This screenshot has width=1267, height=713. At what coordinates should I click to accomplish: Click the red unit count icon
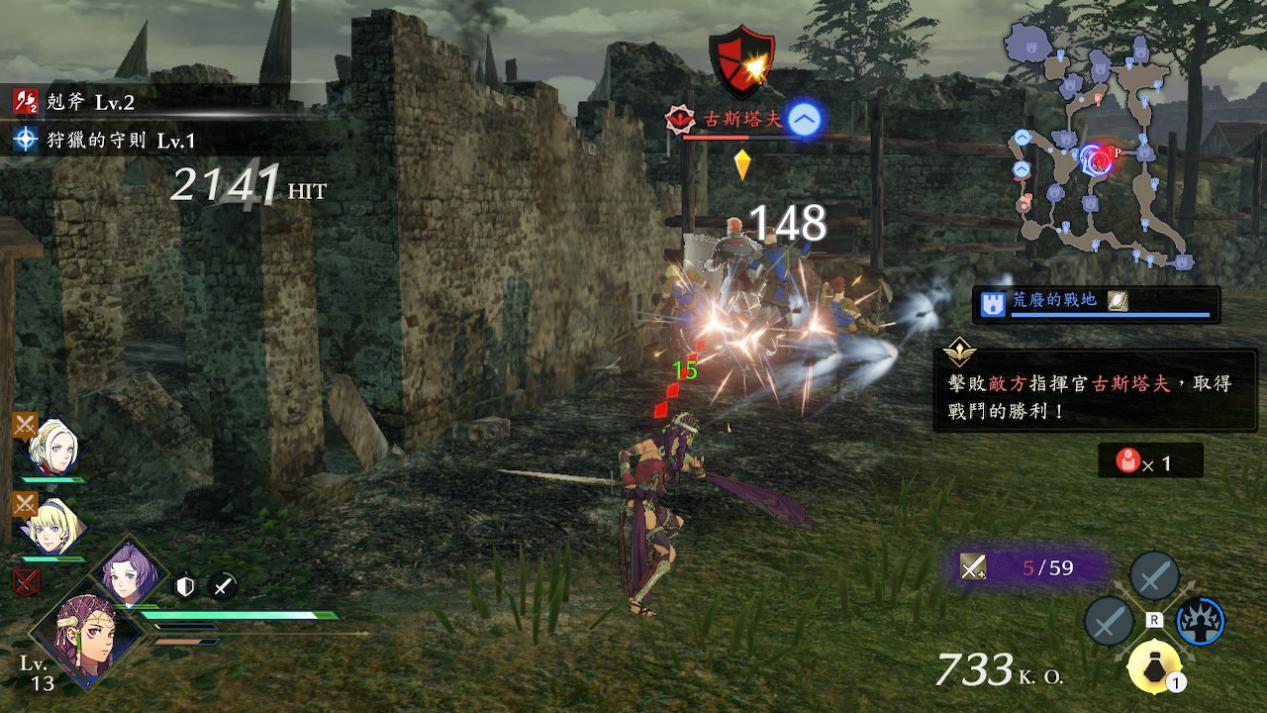pos(1128,461)
